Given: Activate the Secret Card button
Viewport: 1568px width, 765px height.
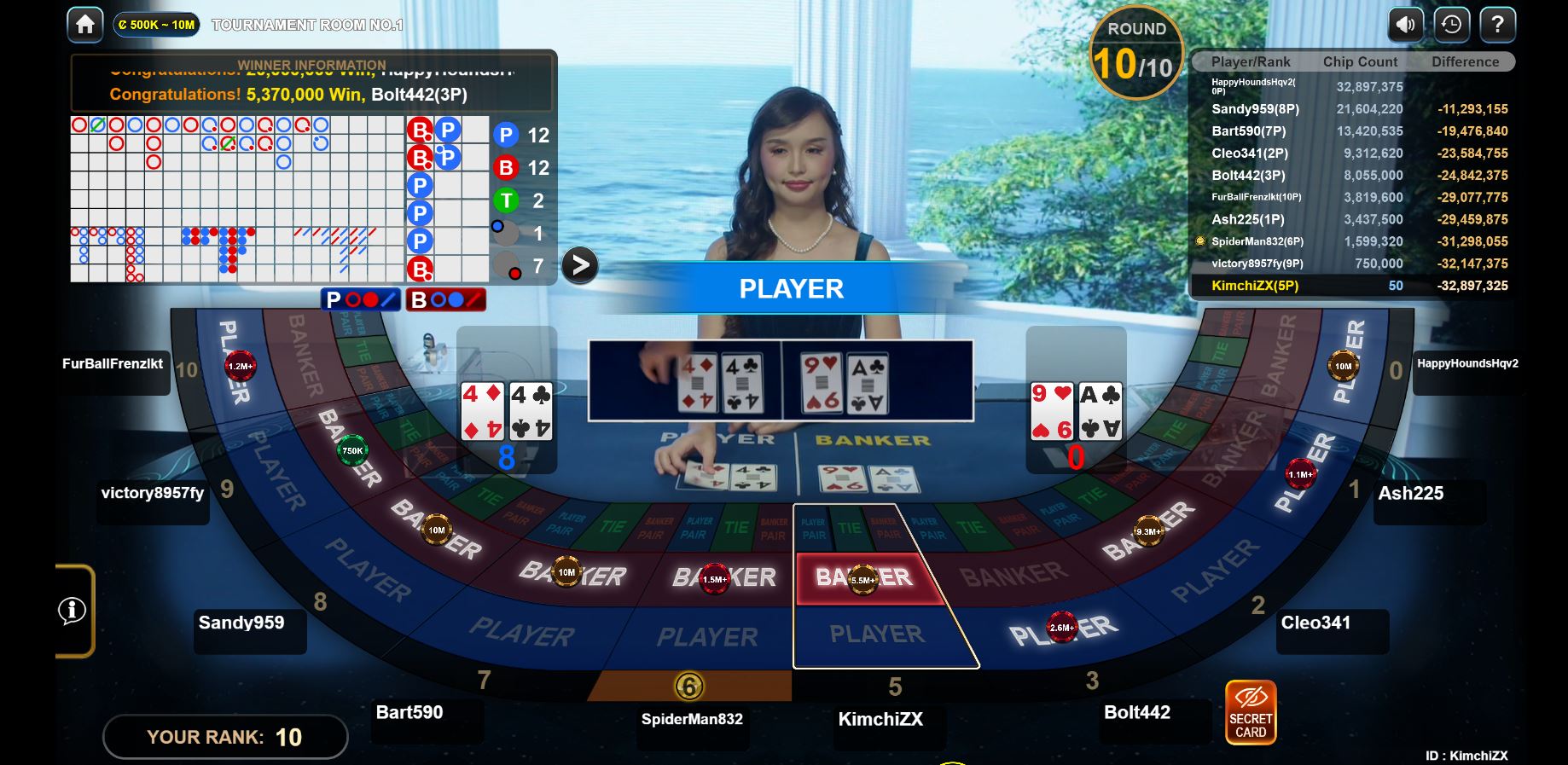Looking at the screenshot, I should (1250, 713).
